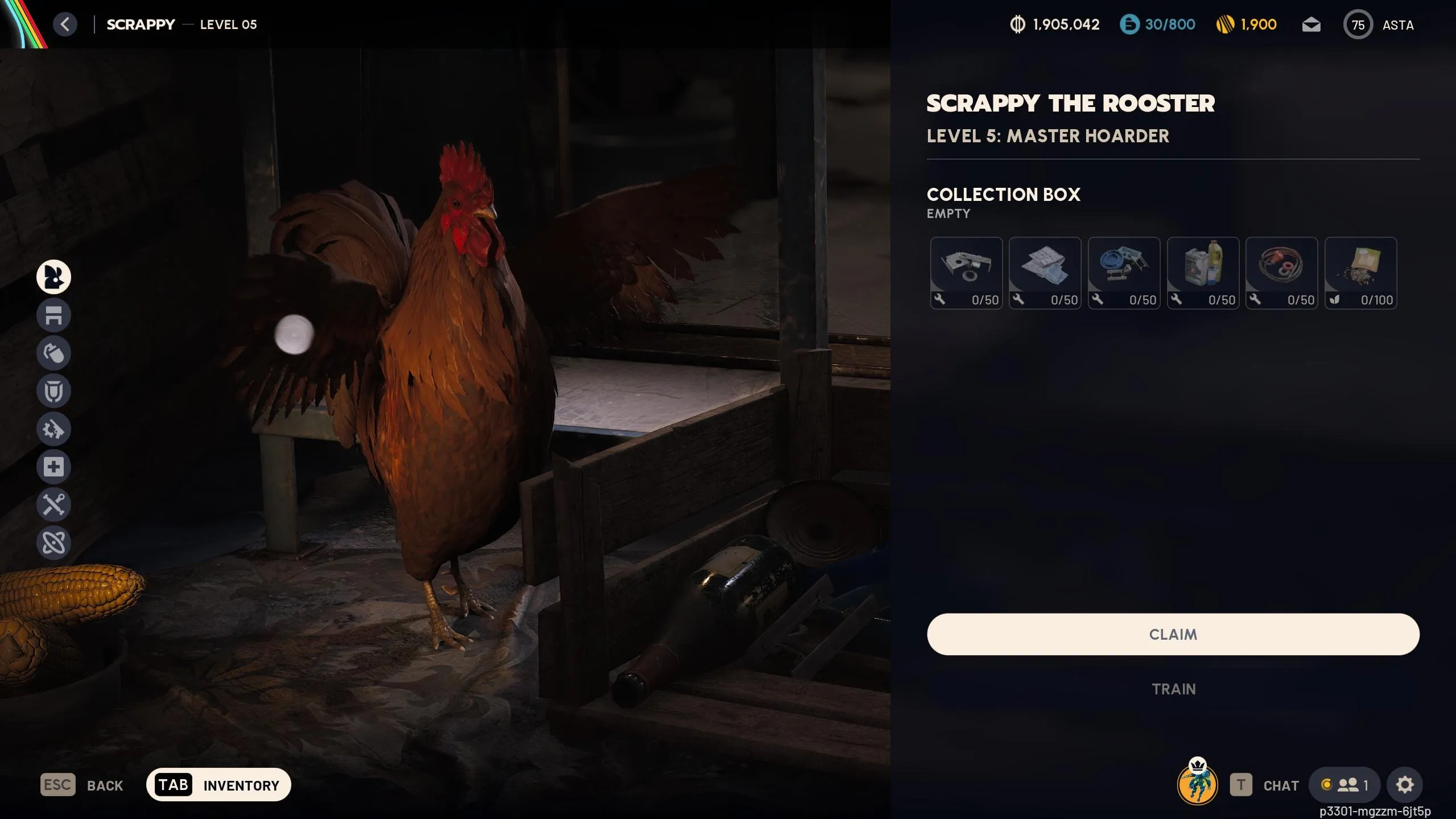Image resolution: width=1456 pixels, height=819 pixels.
Task: Select the rooster station icon
Action: pos(53,277)
